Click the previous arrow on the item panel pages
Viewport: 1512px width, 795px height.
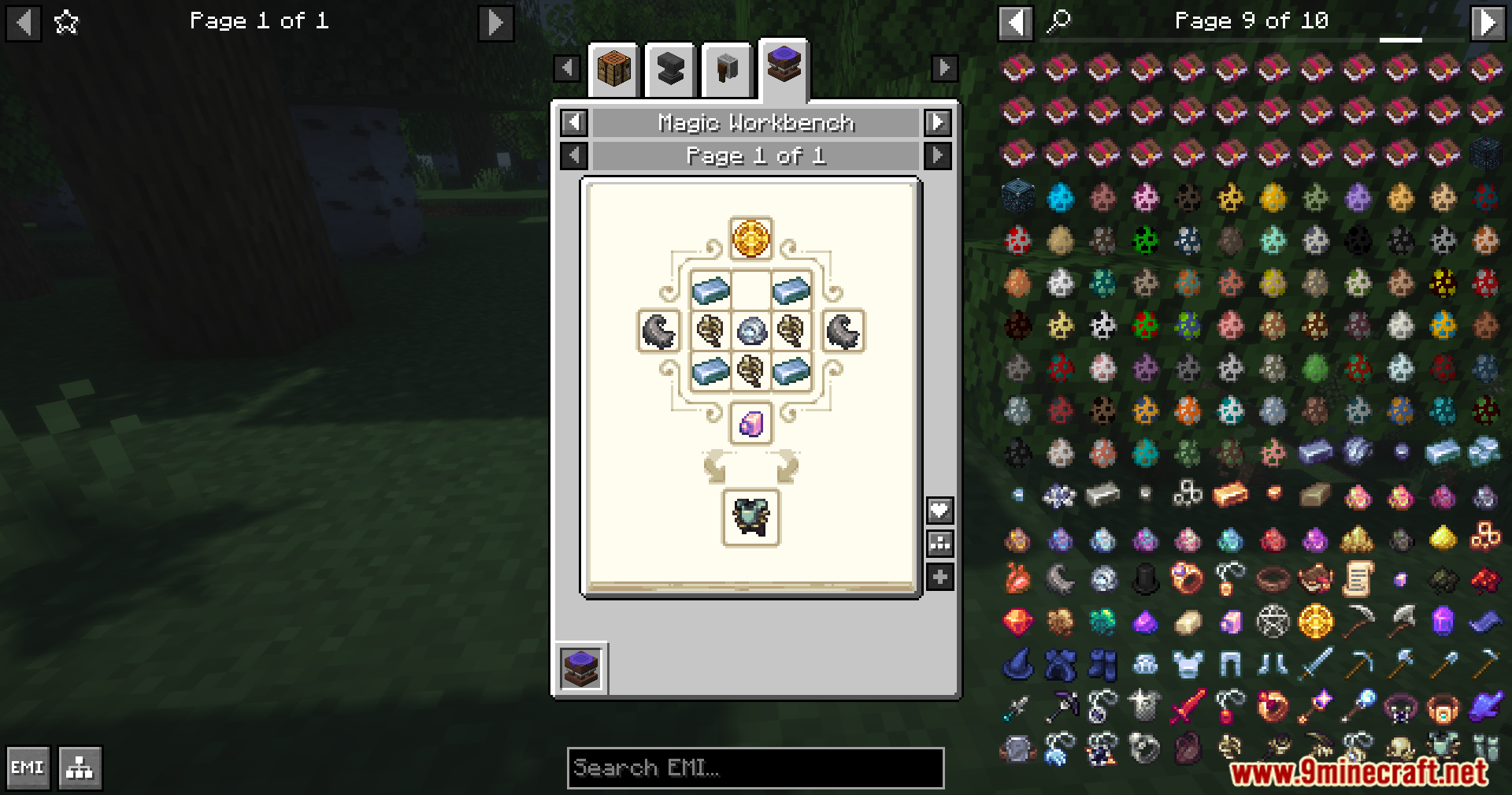pyautogui.click(x=1016, y=20)
